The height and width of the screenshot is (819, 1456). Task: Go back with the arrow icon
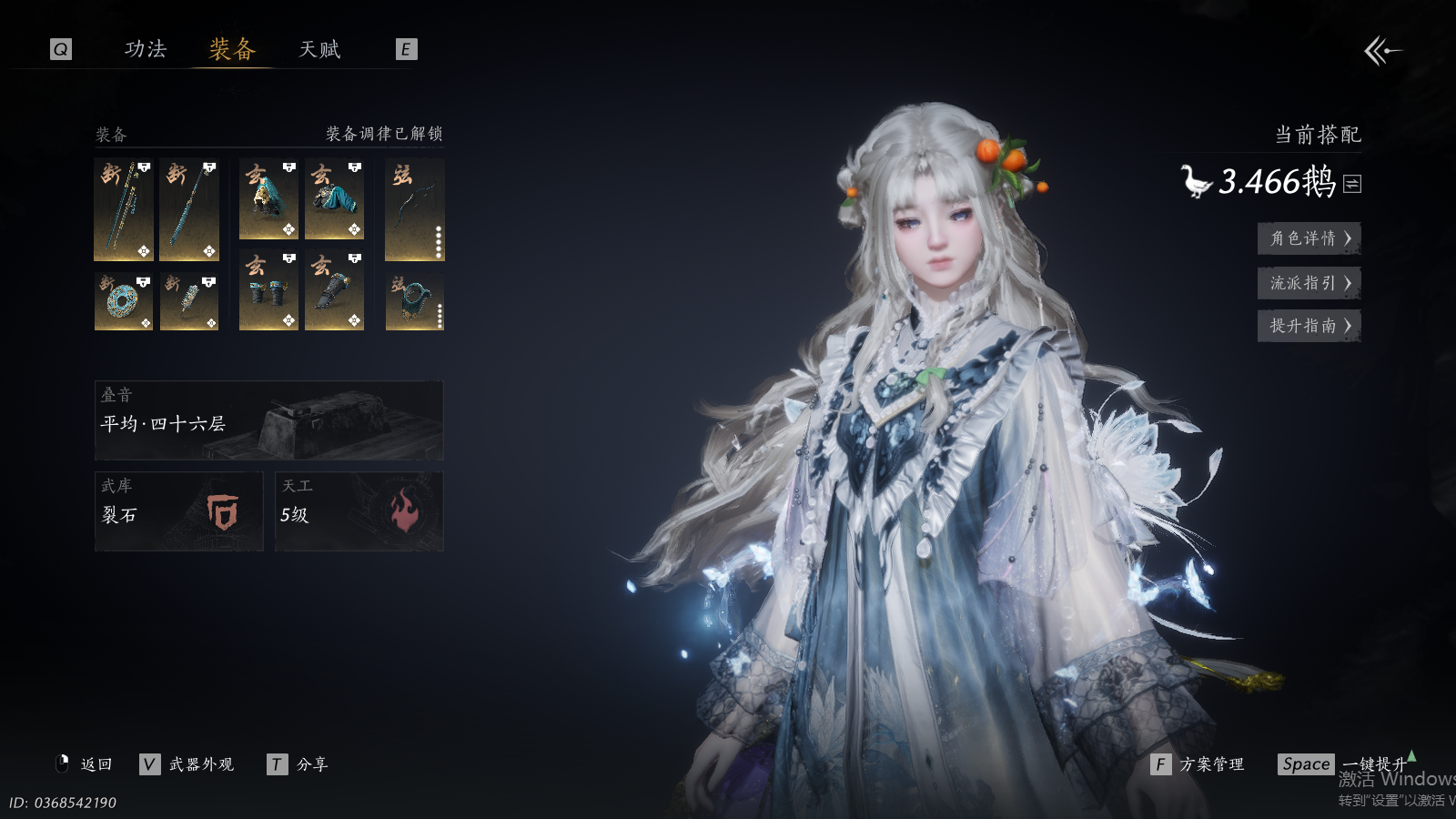click(1382, 51)
